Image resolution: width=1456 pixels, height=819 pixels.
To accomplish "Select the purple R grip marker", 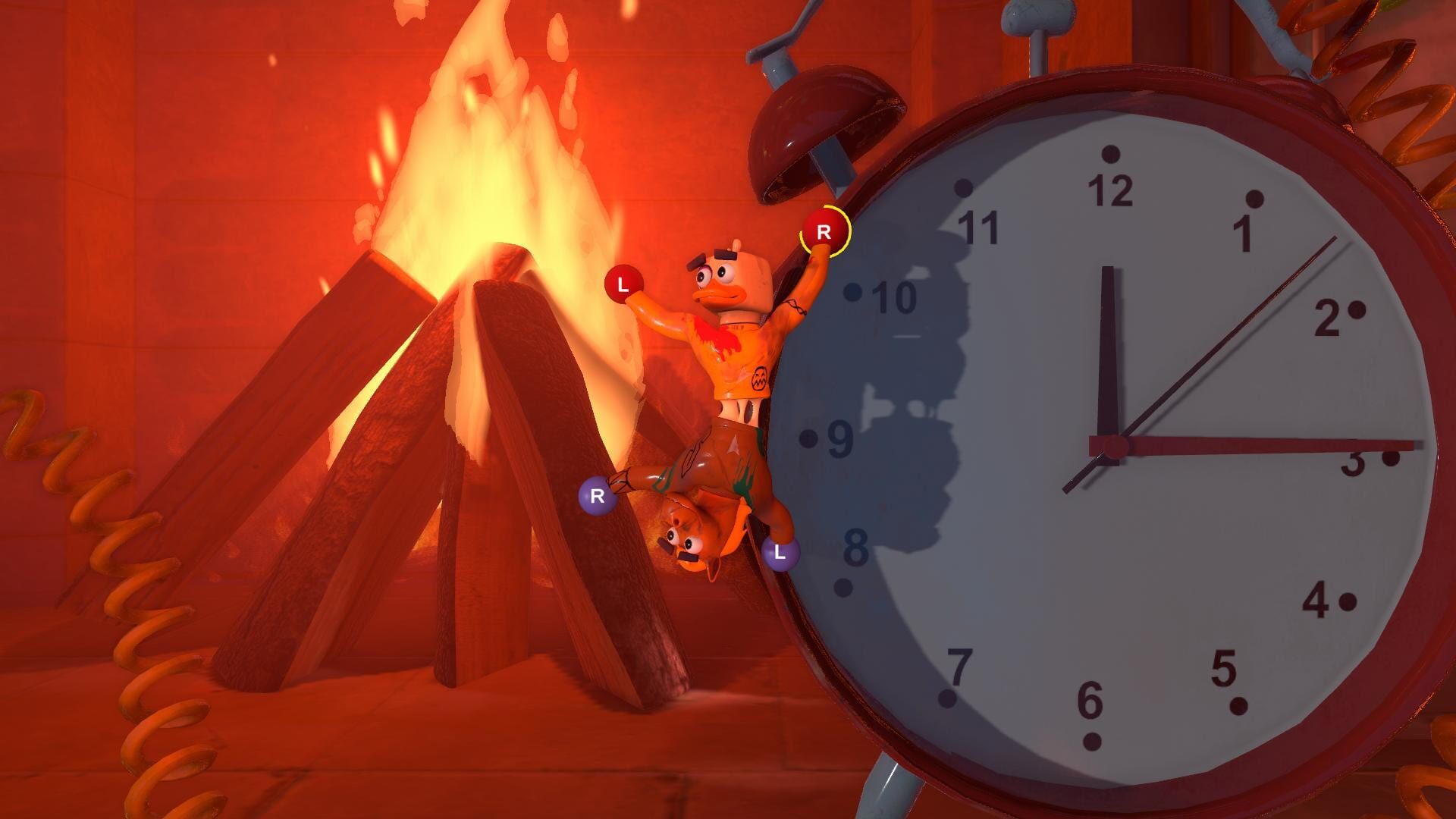I will 598,494.
